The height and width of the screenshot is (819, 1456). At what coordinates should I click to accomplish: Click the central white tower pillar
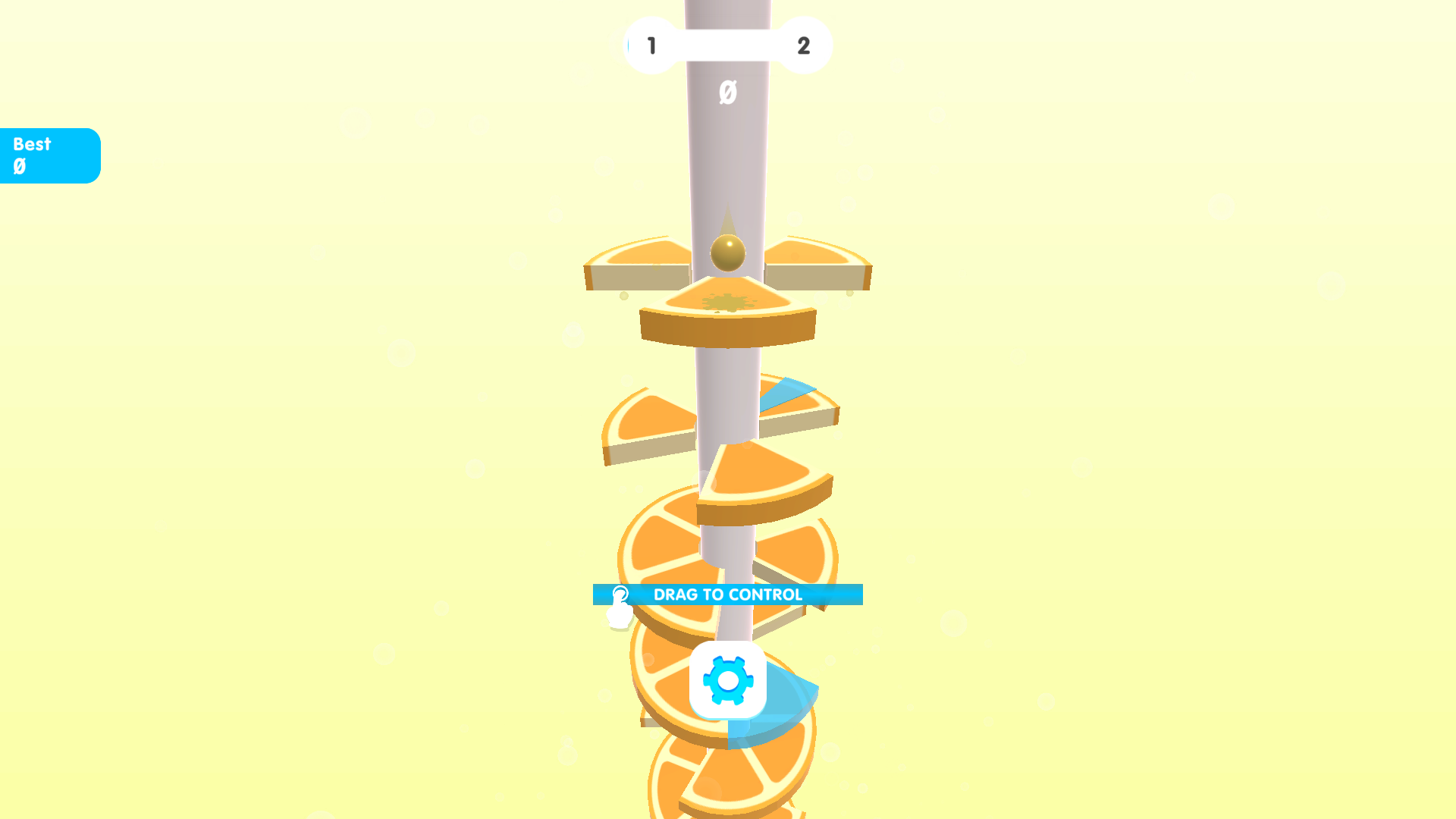(x=727, y=152)
